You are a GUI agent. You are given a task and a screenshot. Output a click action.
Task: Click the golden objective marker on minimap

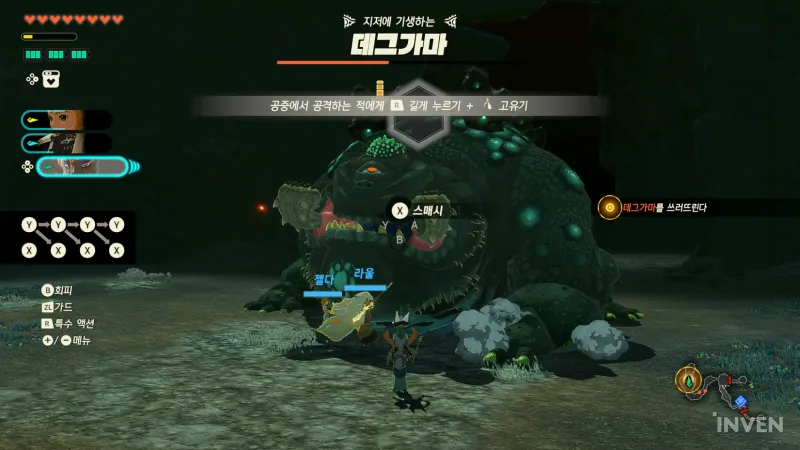point(686,380)
